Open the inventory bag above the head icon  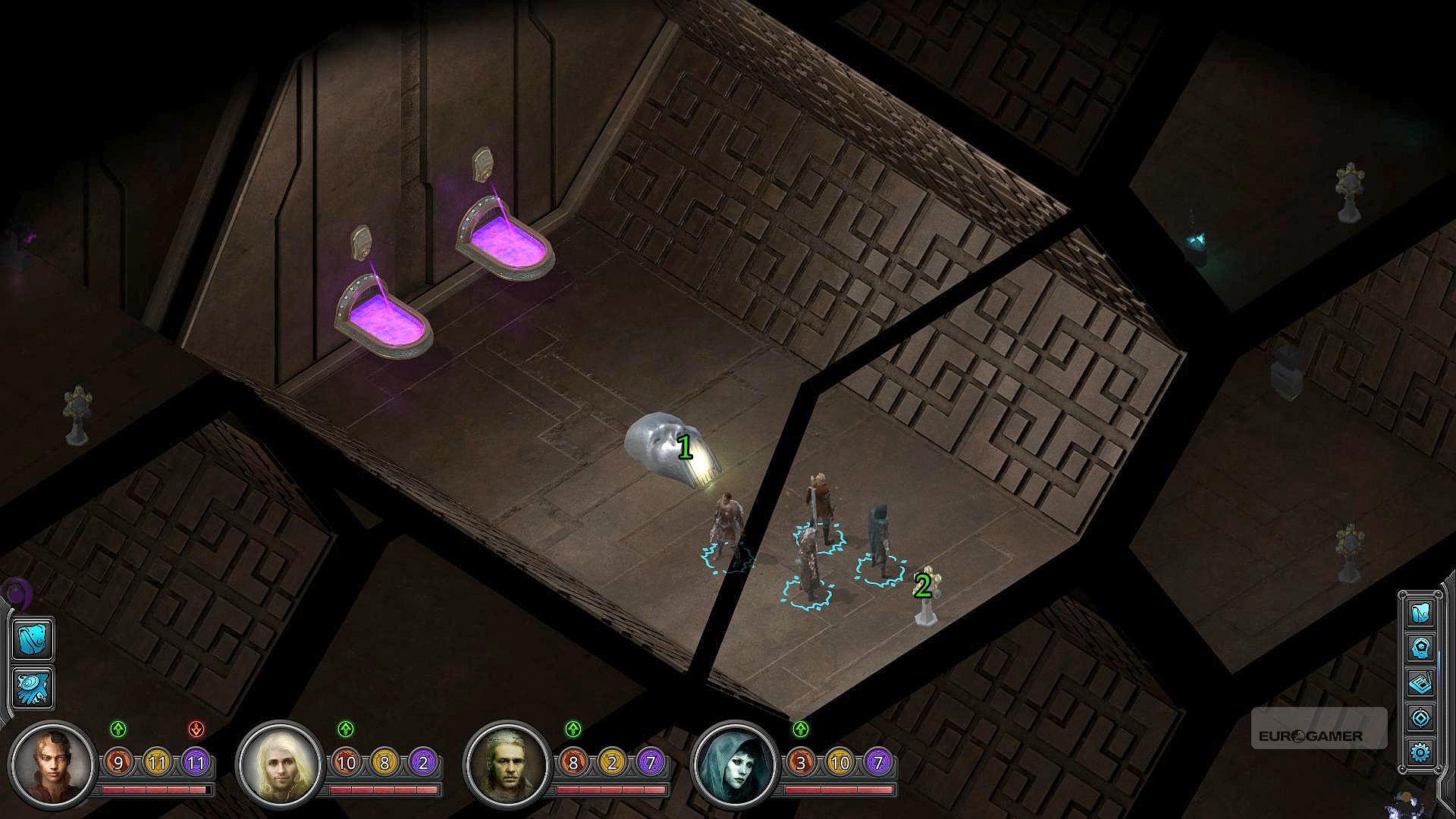pyautogui.click(x=1420, y=613)
